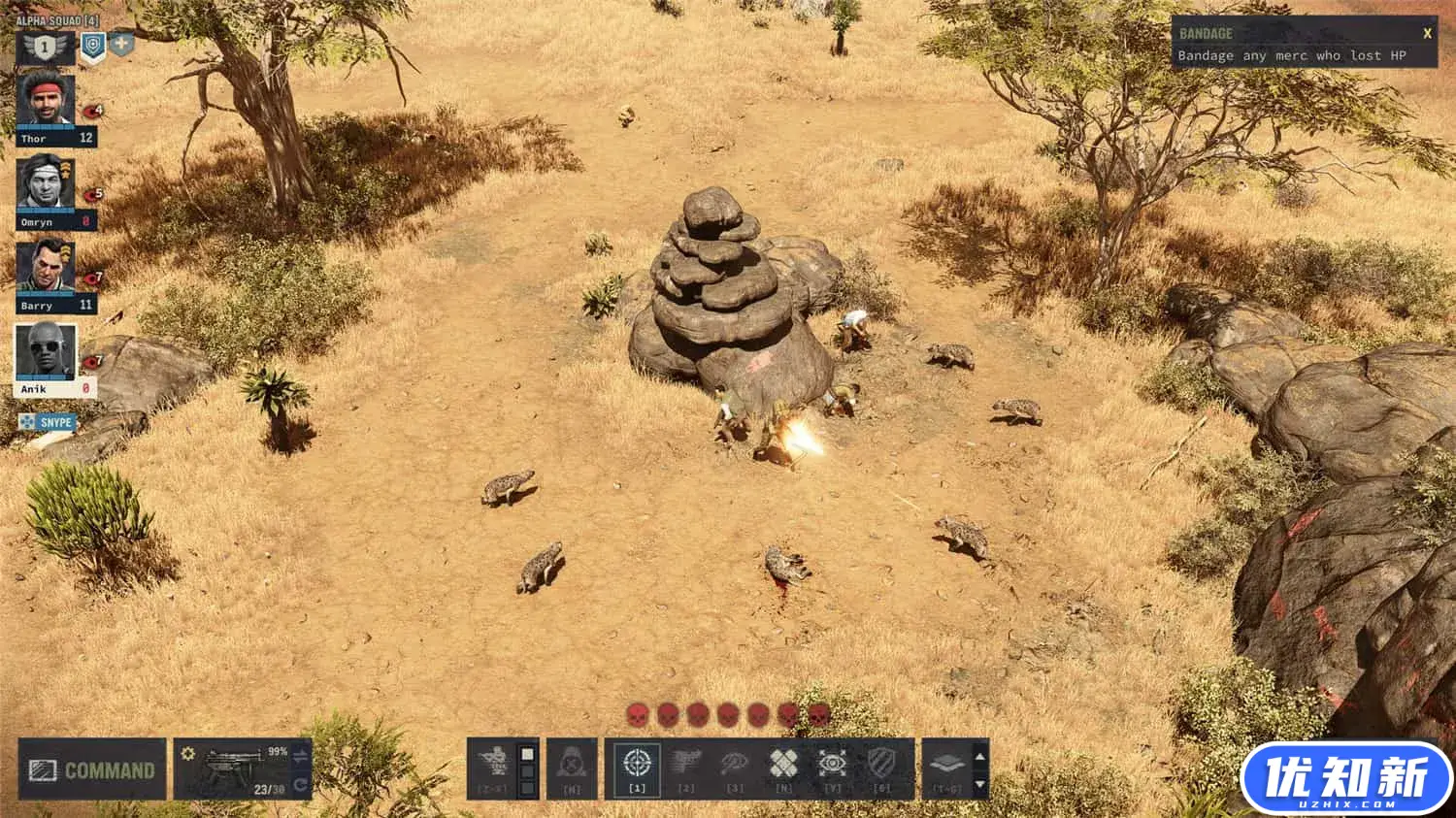Activate the crosshair single shot ability
The height and width of the screenshot is (818, 1456).
[x=637, y=766]
